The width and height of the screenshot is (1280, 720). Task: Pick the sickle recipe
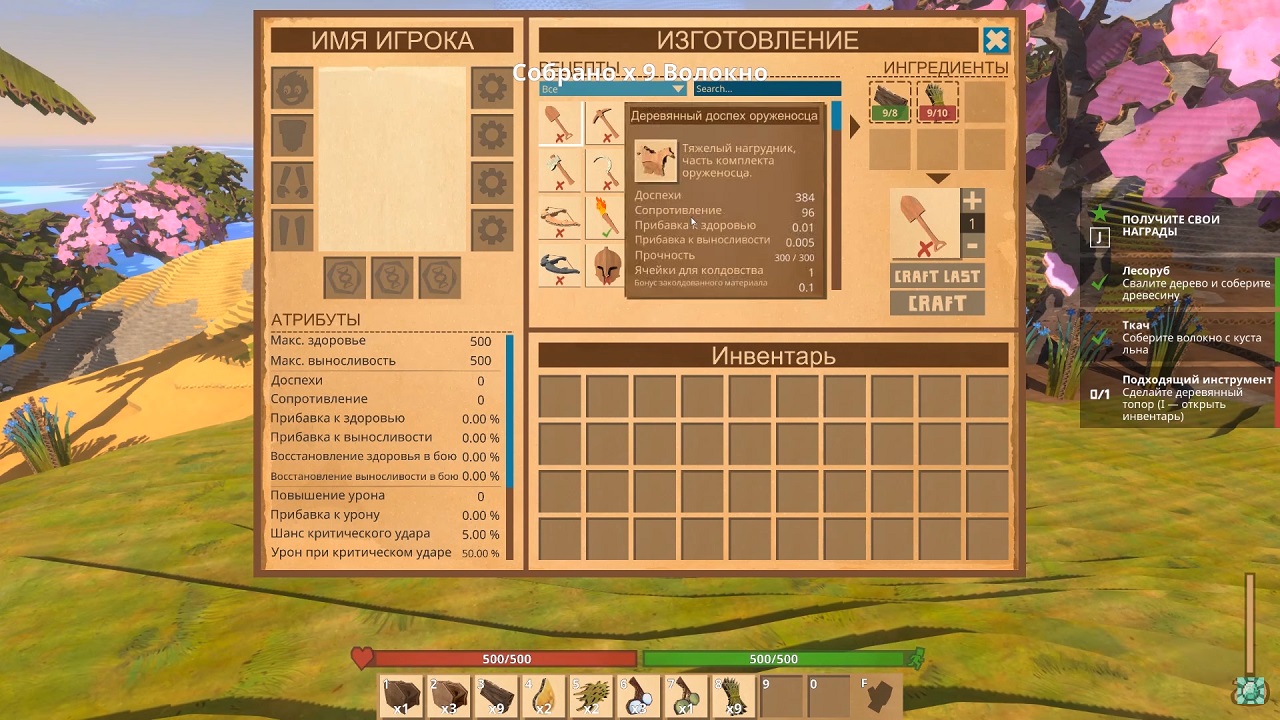[x=604, y=171]
